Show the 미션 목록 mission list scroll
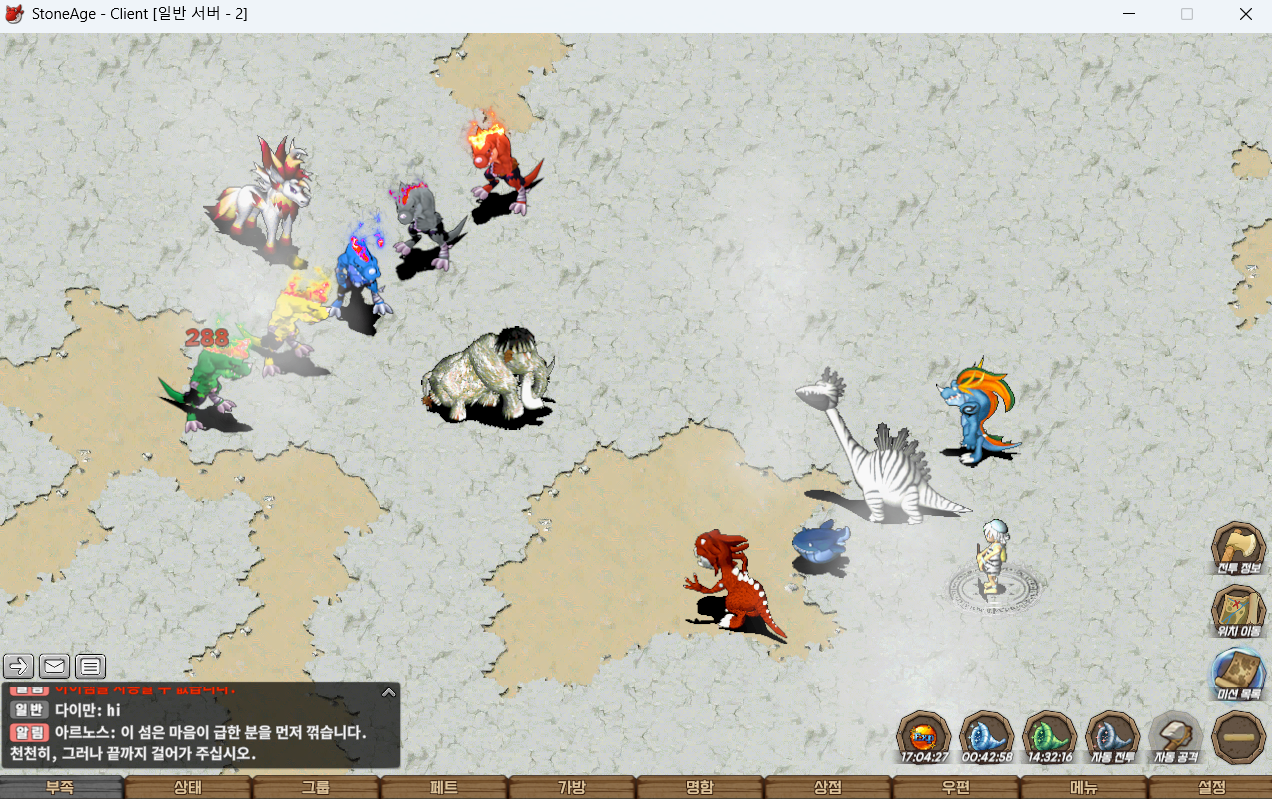The image size is (1272, 799). tap(1239, 673)
